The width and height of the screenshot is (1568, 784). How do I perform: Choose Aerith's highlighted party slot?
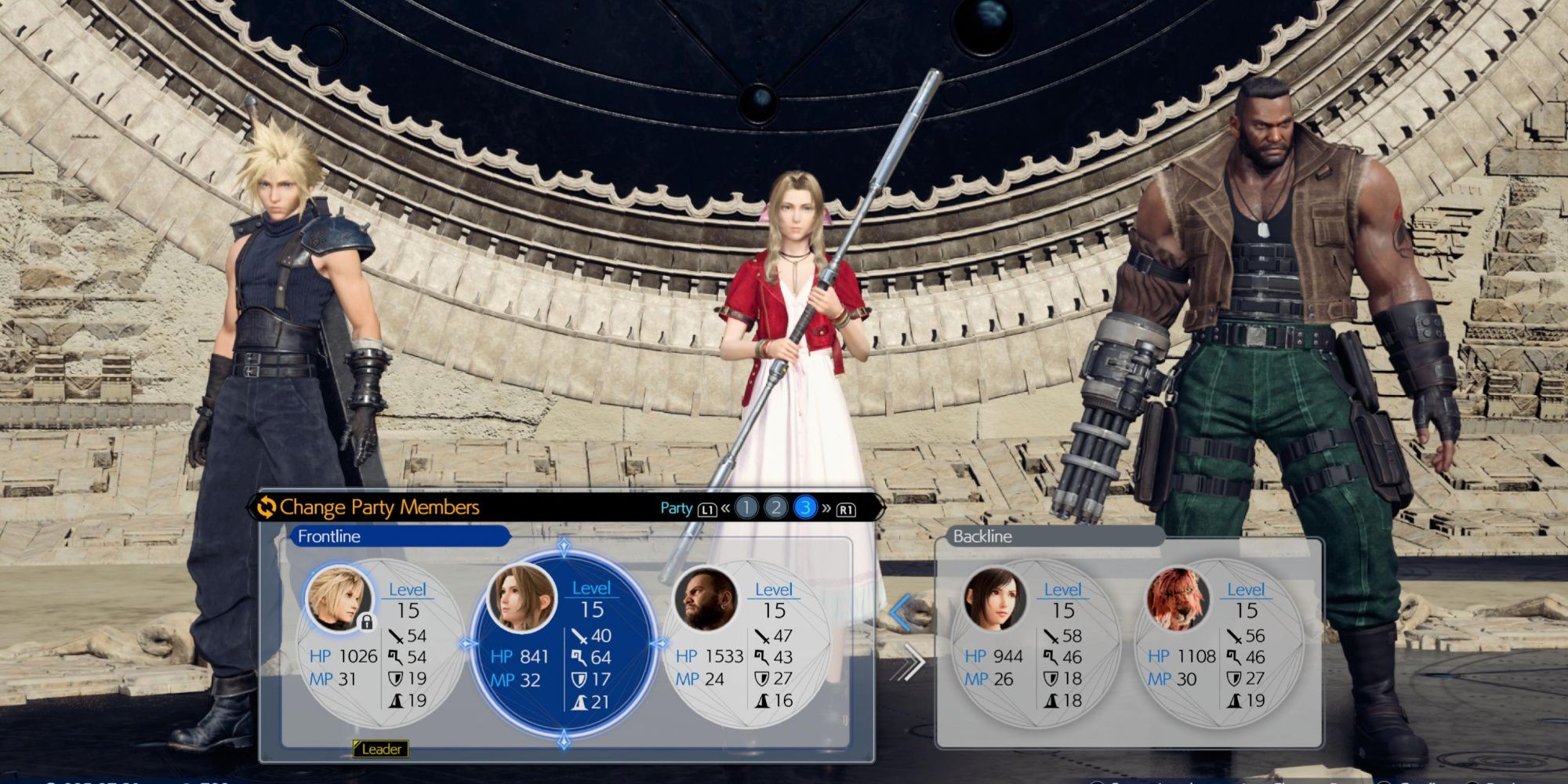(562, 644)
